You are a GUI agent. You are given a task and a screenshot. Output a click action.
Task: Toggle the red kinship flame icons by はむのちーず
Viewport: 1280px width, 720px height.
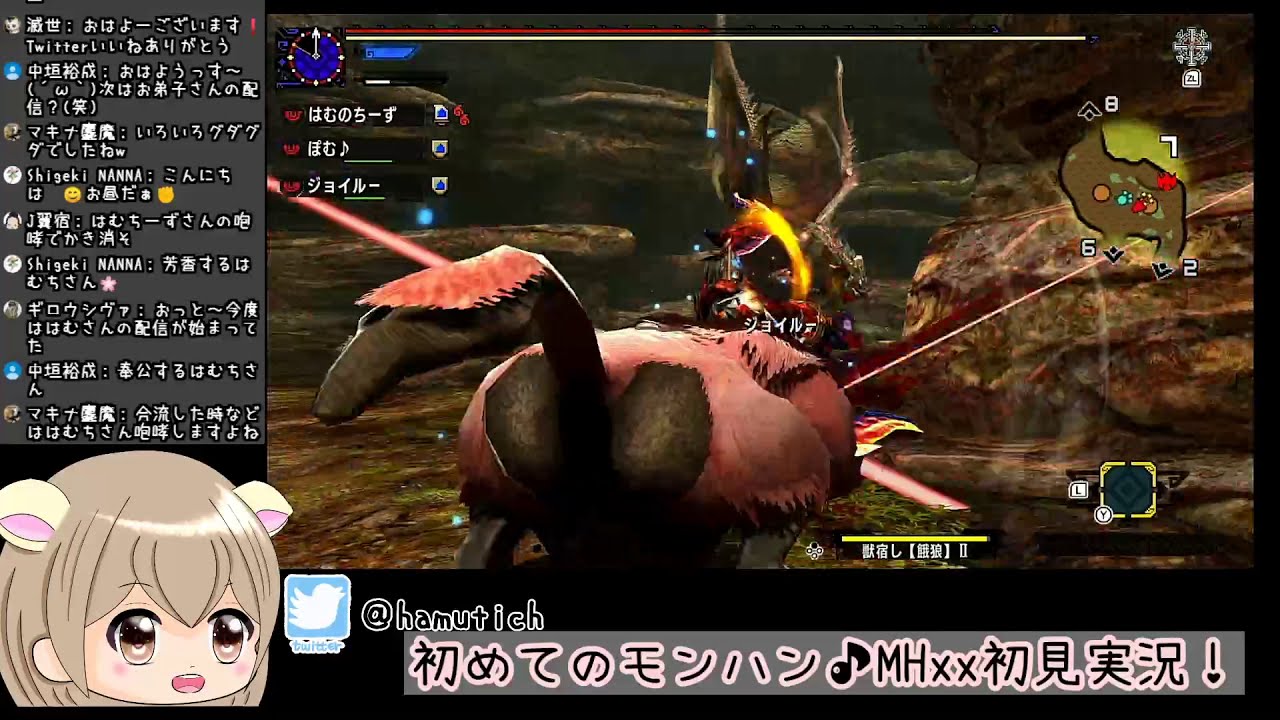tap(461, 116)
